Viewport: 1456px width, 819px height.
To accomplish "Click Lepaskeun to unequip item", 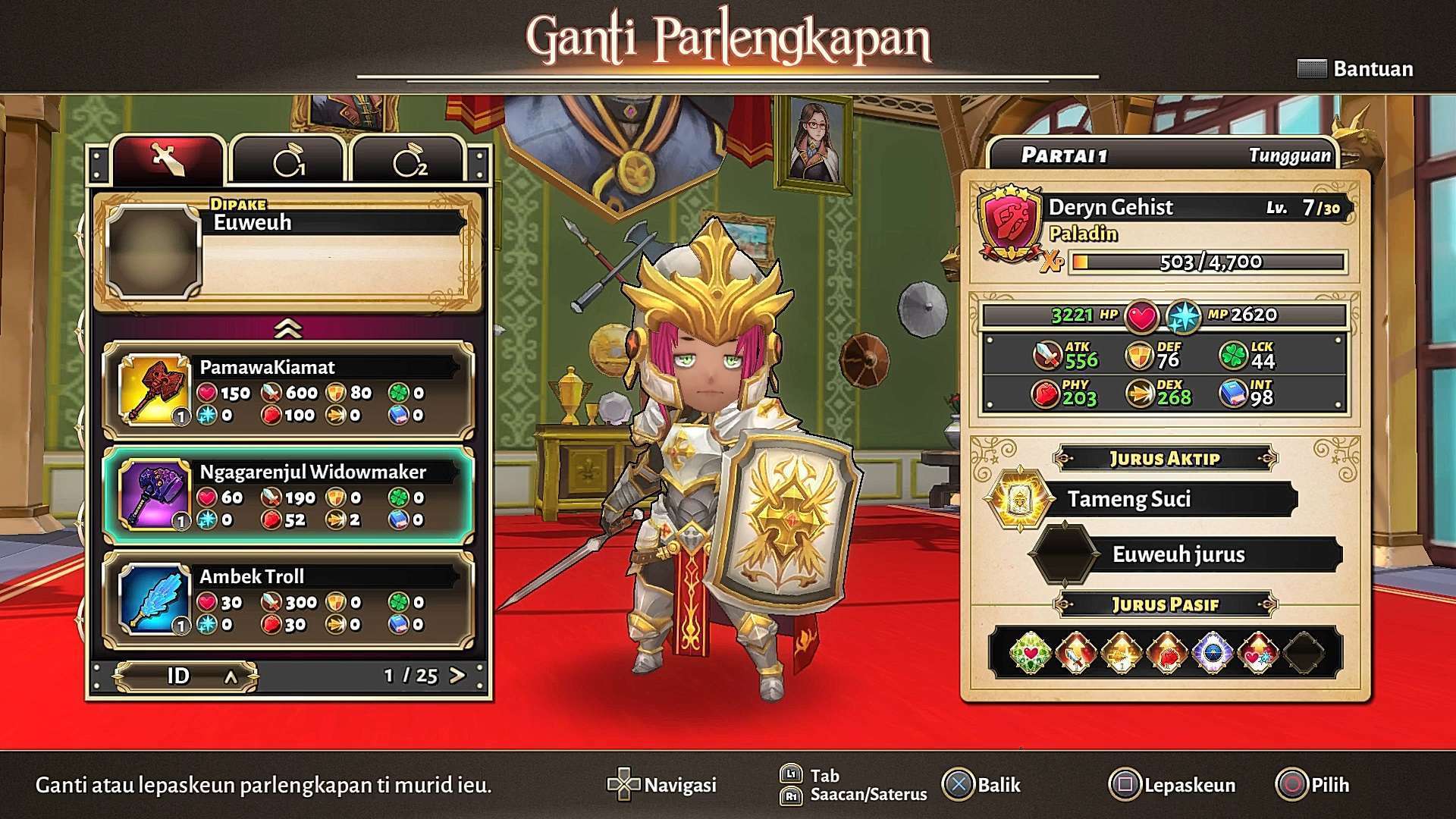I will (x=1173, y=785).
